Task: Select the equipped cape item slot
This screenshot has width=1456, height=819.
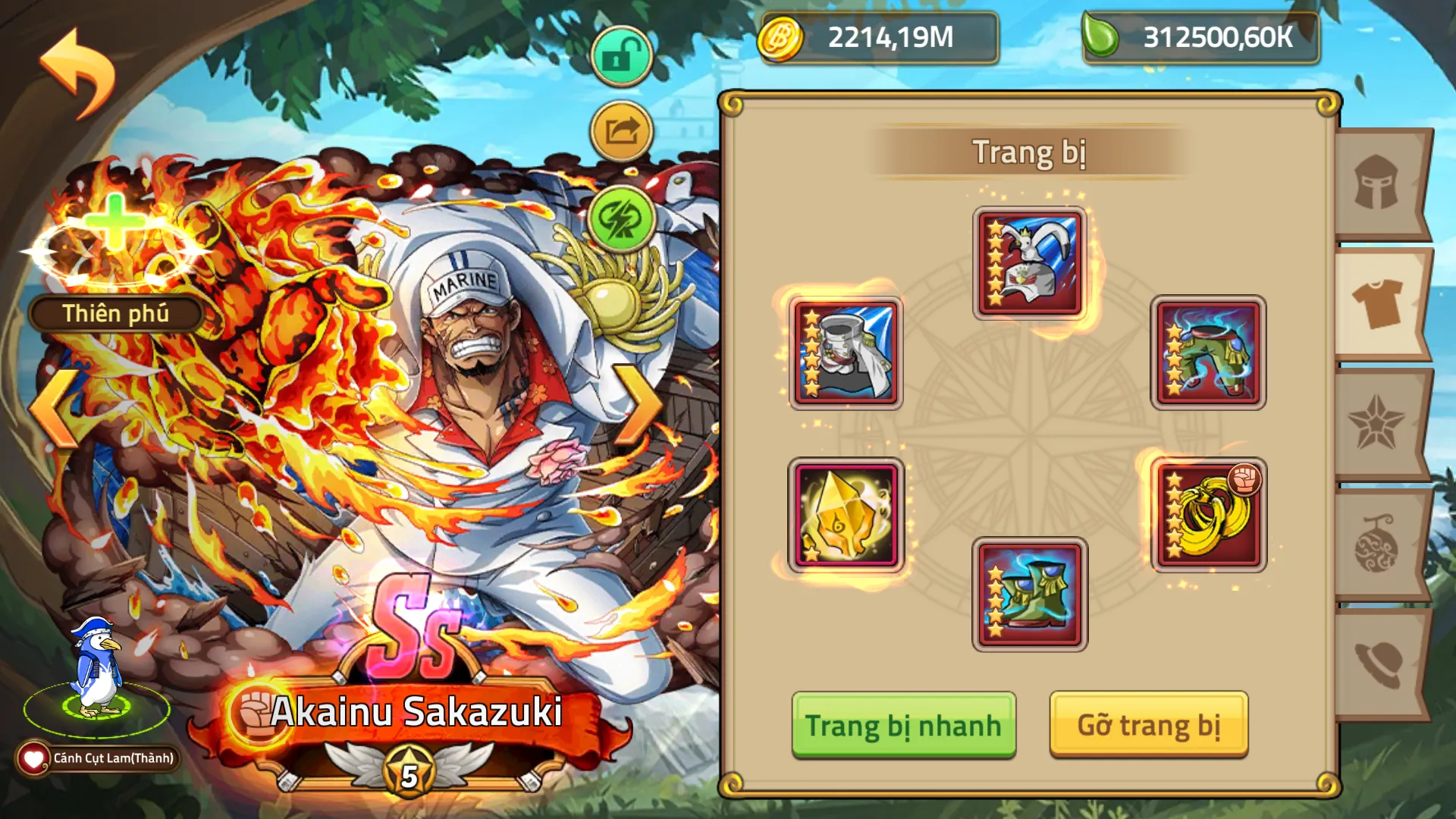Action: pos(846,353)
